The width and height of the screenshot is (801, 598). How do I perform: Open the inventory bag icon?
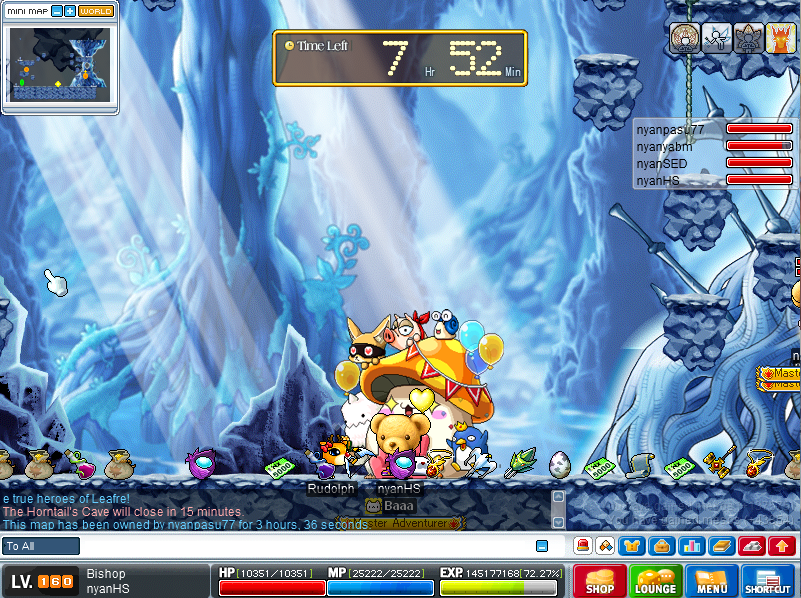(x=660, y=546)
